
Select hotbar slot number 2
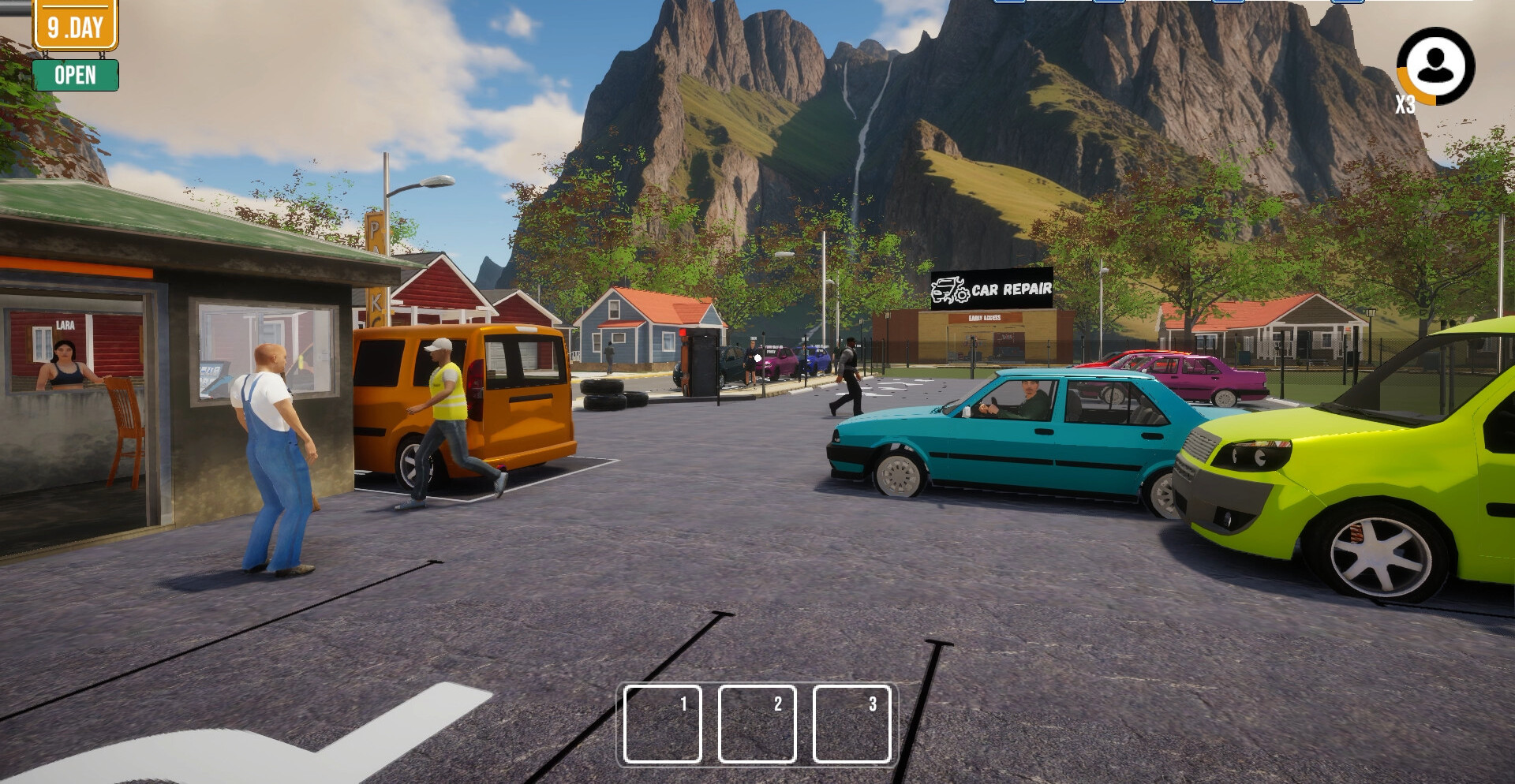click(757, 724)
